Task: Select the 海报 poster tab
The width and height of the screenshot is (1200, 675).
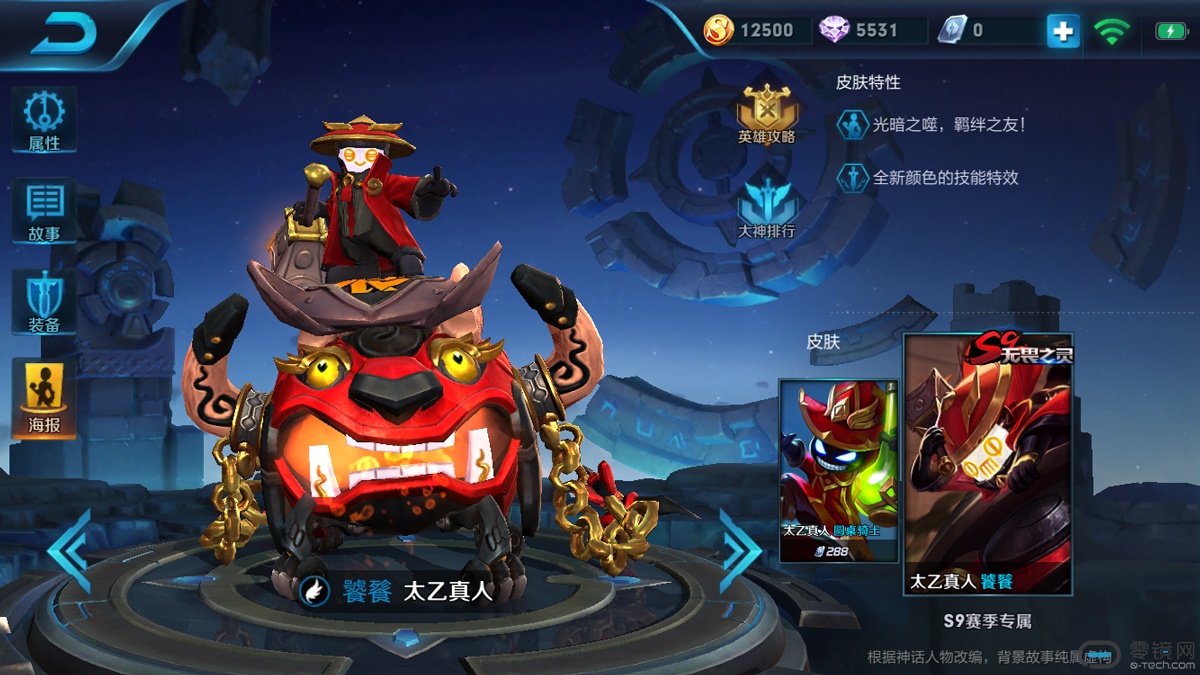Action: pos(44,399)
